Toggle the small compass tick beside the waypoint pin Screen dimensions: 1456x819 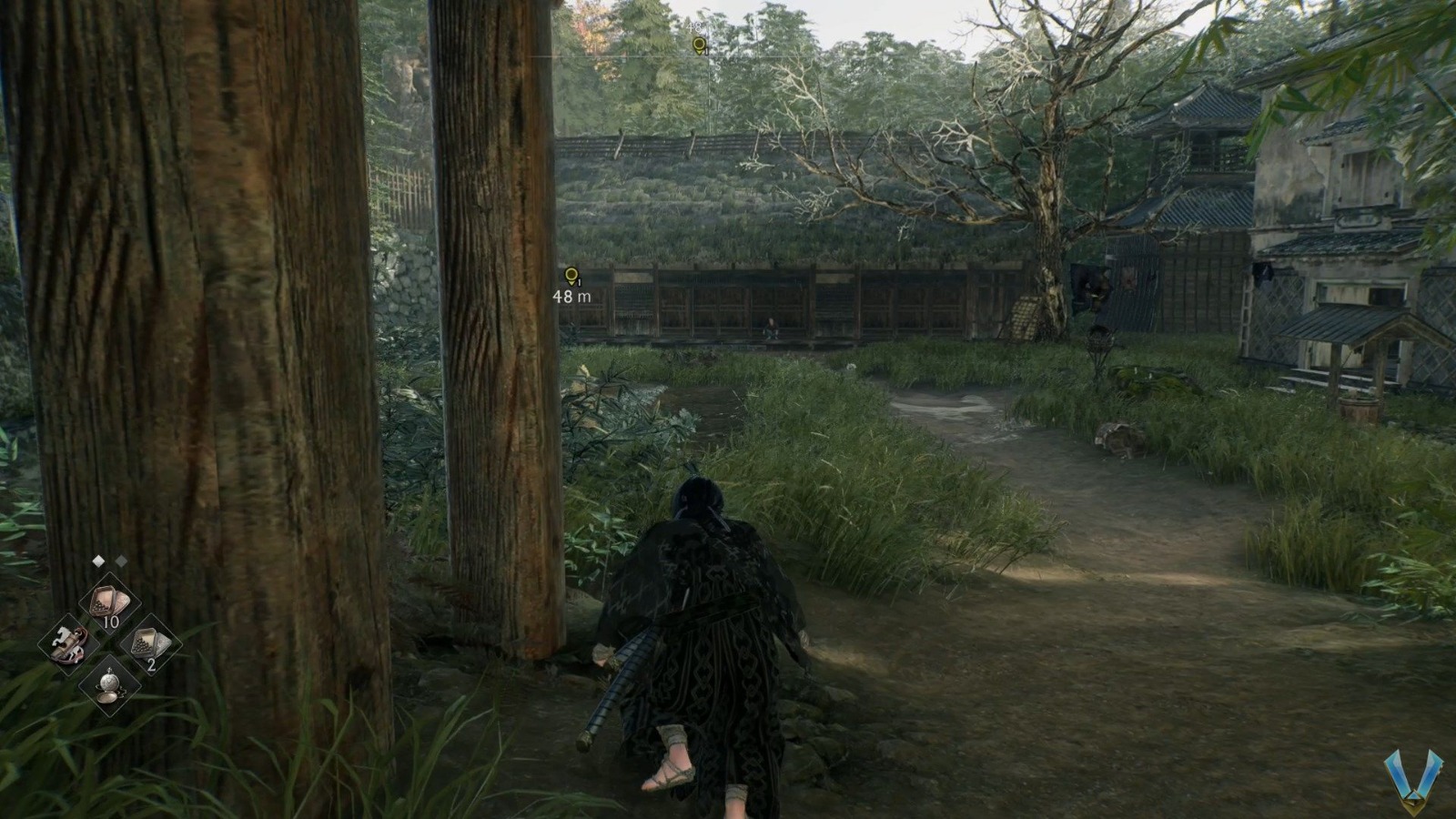point(706,51)
